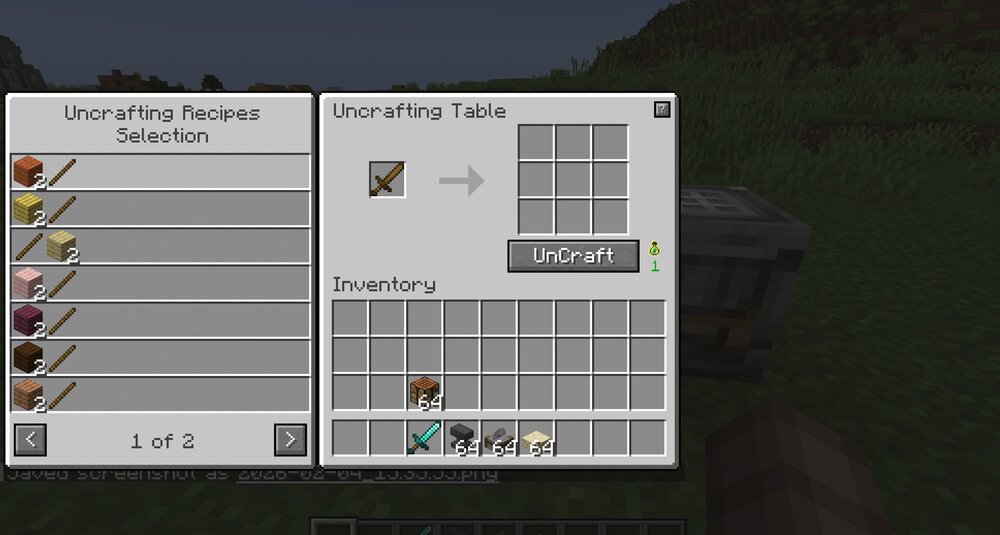1000x535 pixels.
Task: Pick the pale slab stack in hotbar
Action: (538, 438)
